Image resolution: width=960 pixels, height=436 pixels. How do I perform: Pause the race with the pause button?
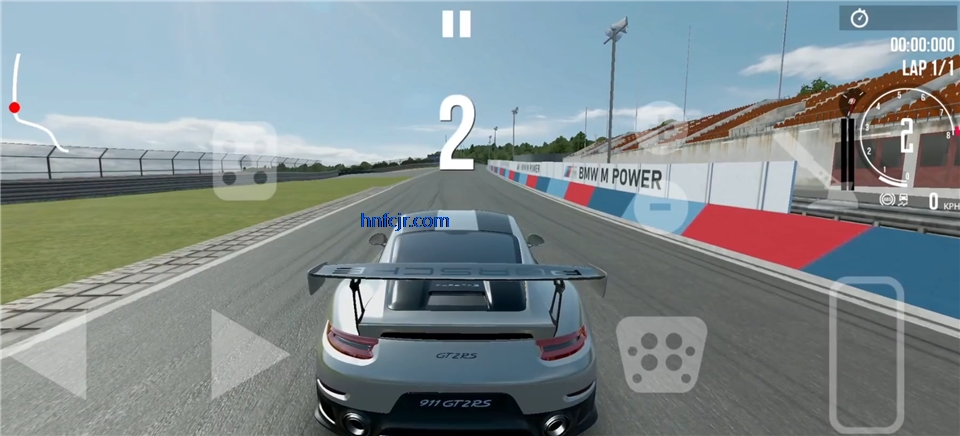click(456, 24)
